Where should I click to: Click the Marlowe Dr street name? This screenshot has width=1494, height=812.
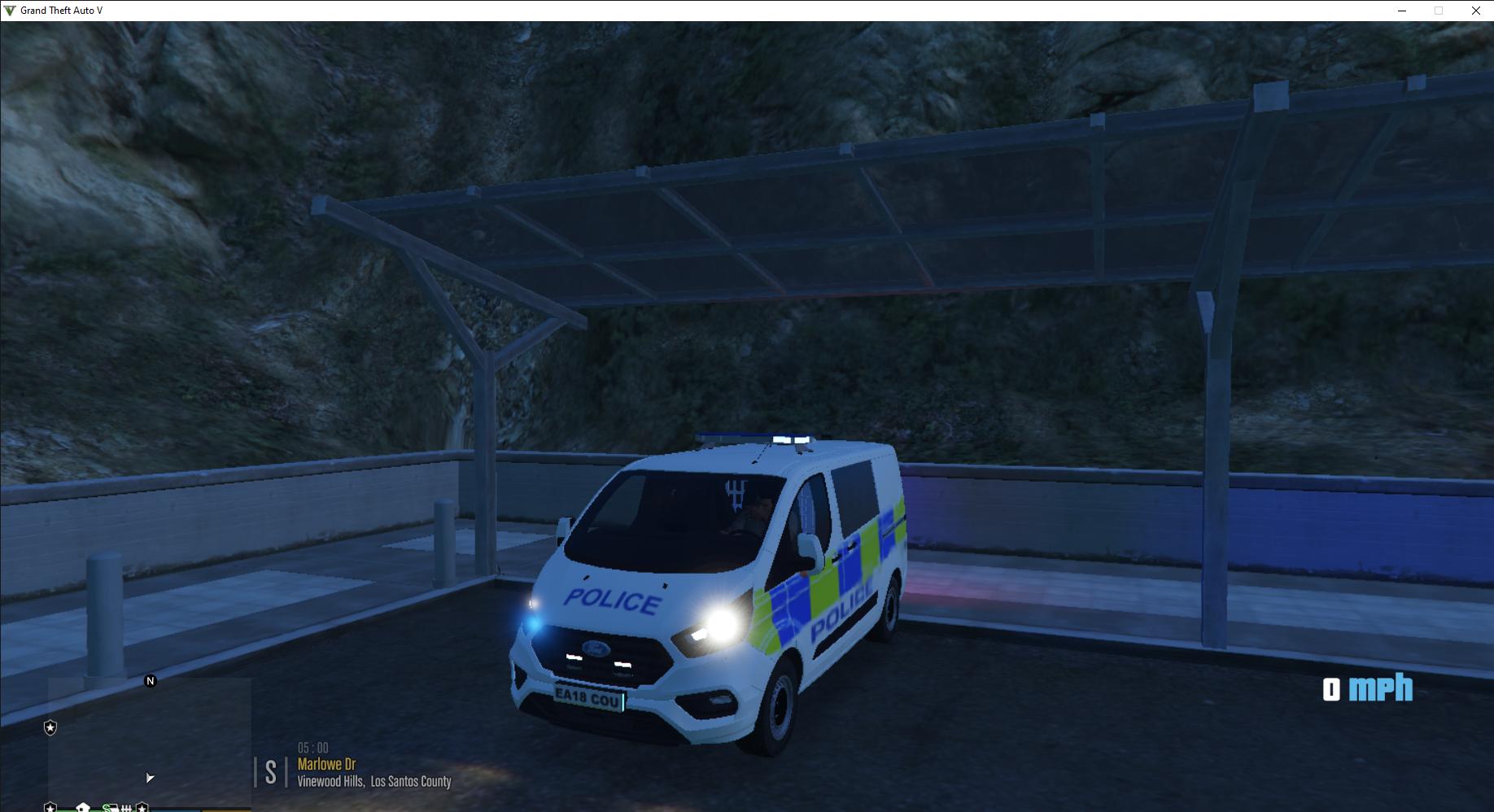[326, 765]
